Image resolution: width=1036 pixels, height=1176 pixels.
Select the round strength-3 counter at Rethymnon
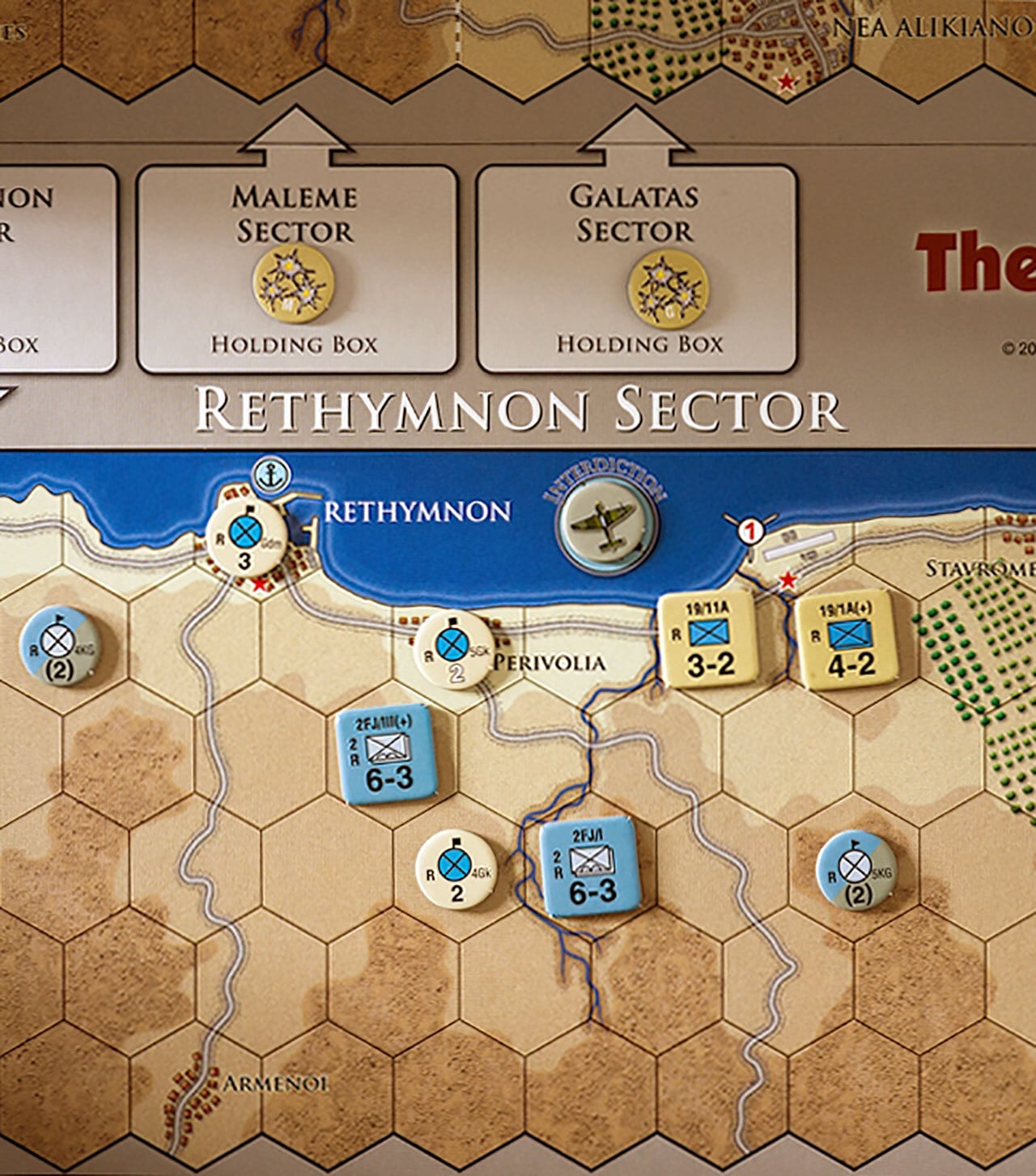point(245,537)
